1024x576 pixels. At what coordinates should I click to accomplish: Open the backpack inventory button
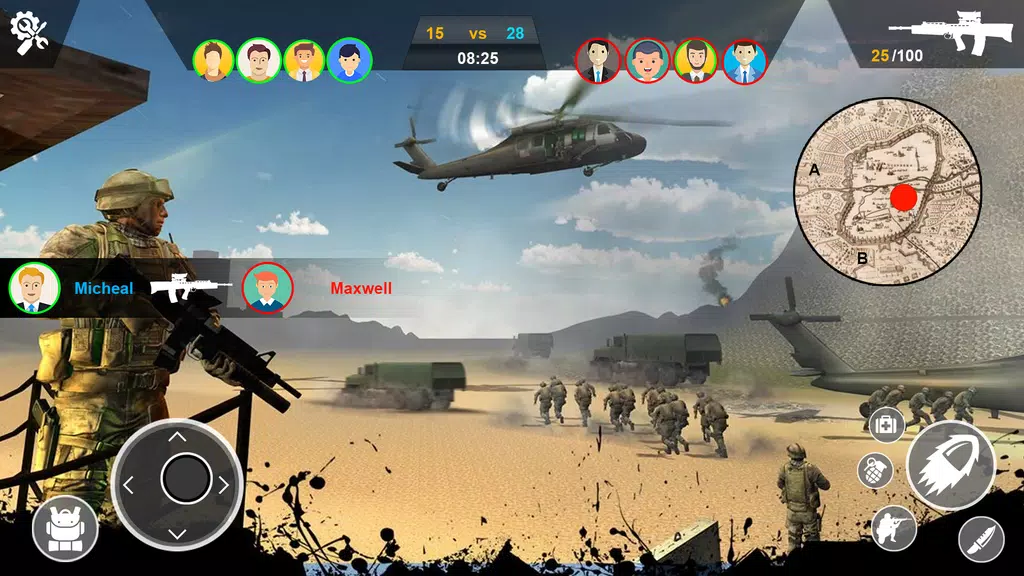pos(65,528)
